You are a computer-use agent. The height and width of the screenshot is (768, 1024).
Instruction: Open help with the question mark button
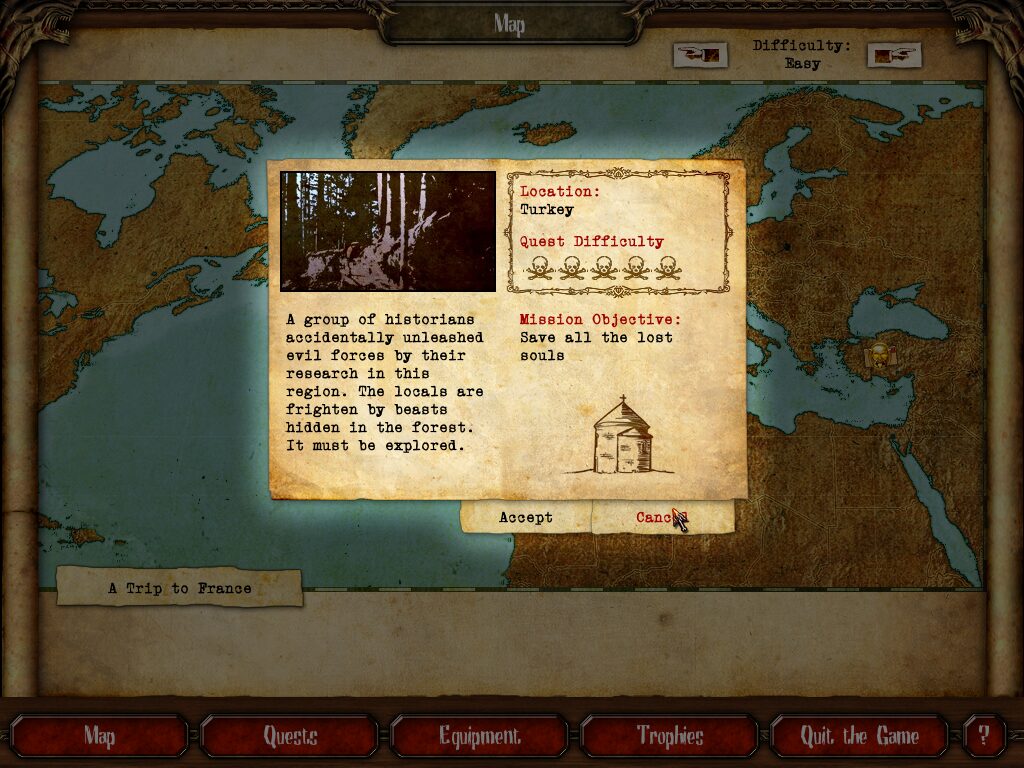pos(984,737)
